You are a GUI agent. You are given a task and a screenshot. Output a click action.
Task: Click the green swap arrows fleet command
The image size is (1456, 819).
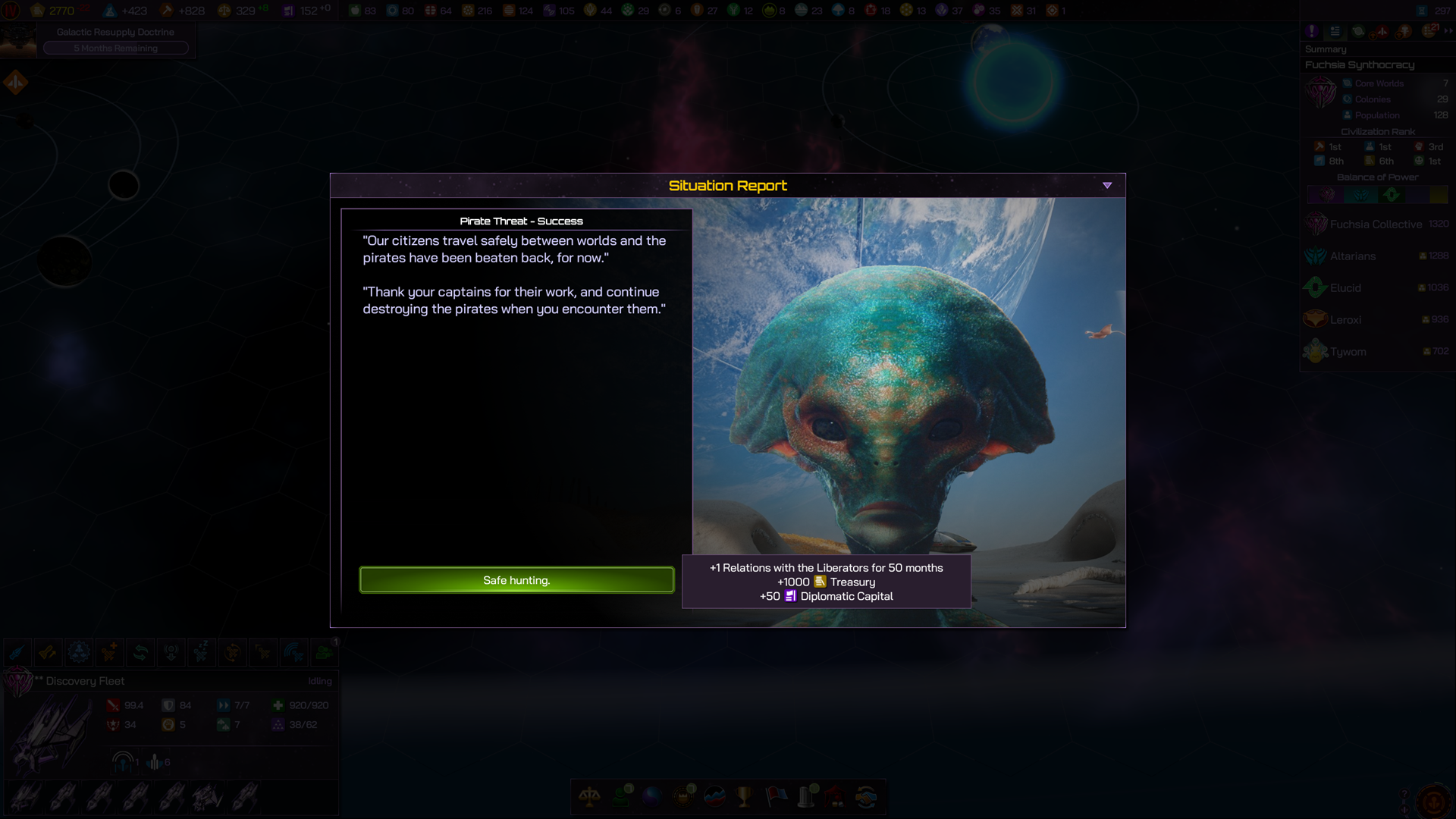(140, 652)
